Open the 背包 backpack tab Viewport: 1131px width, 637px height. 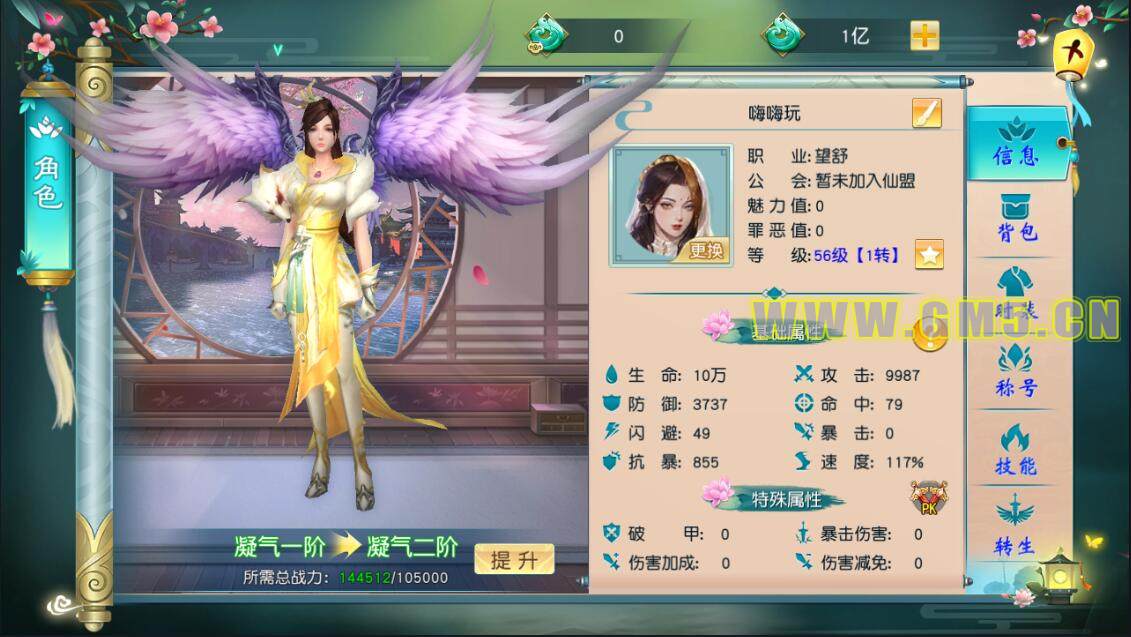[1016, 218]
